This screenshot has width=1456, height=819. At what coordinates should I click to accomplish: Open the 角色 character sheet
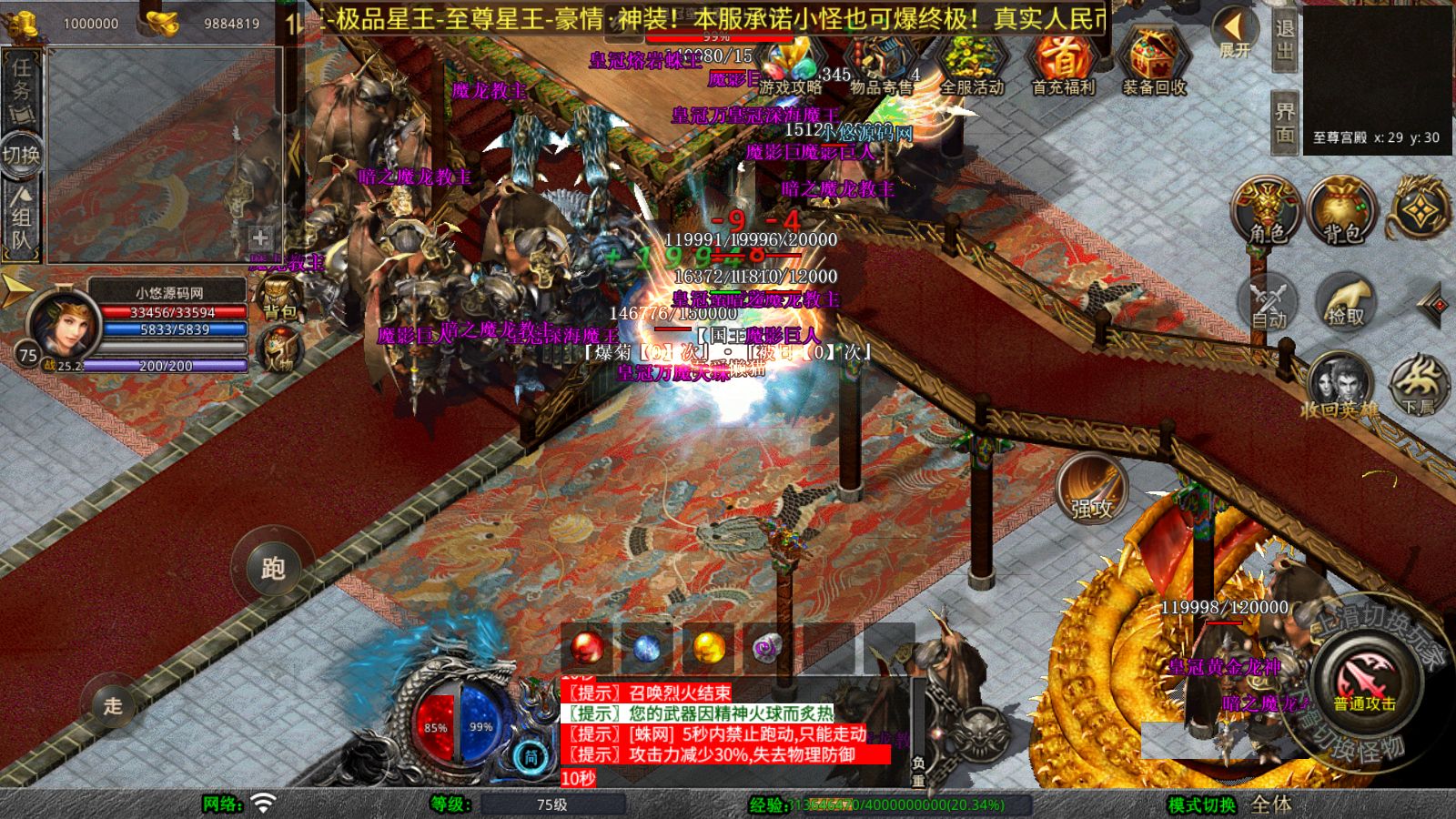coord(1268,211)
